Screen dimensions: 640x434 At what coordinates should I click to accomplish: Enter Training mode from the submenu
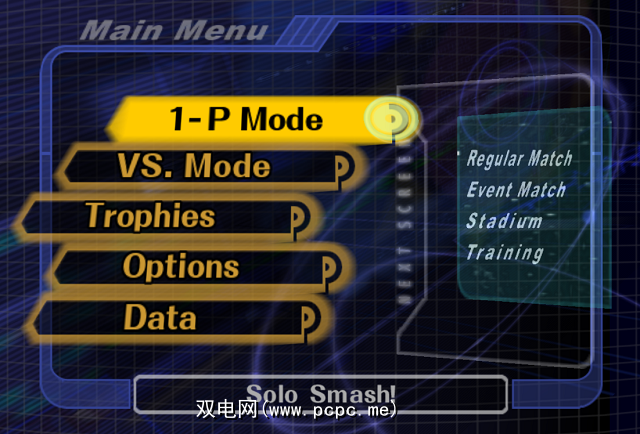pos(504,253)
